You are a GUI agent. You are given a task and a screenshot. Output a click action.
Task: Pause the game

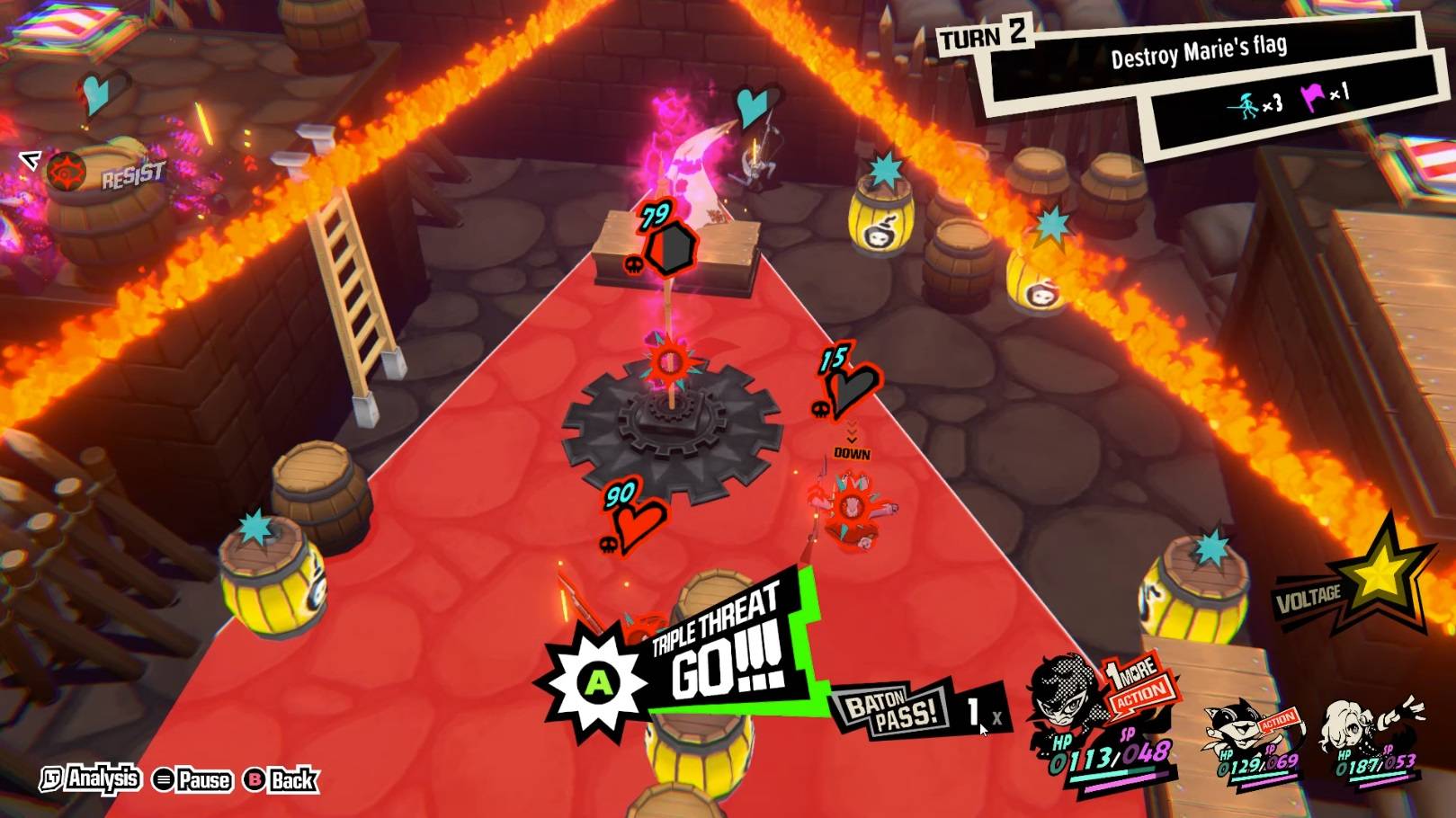coord(192,779)
